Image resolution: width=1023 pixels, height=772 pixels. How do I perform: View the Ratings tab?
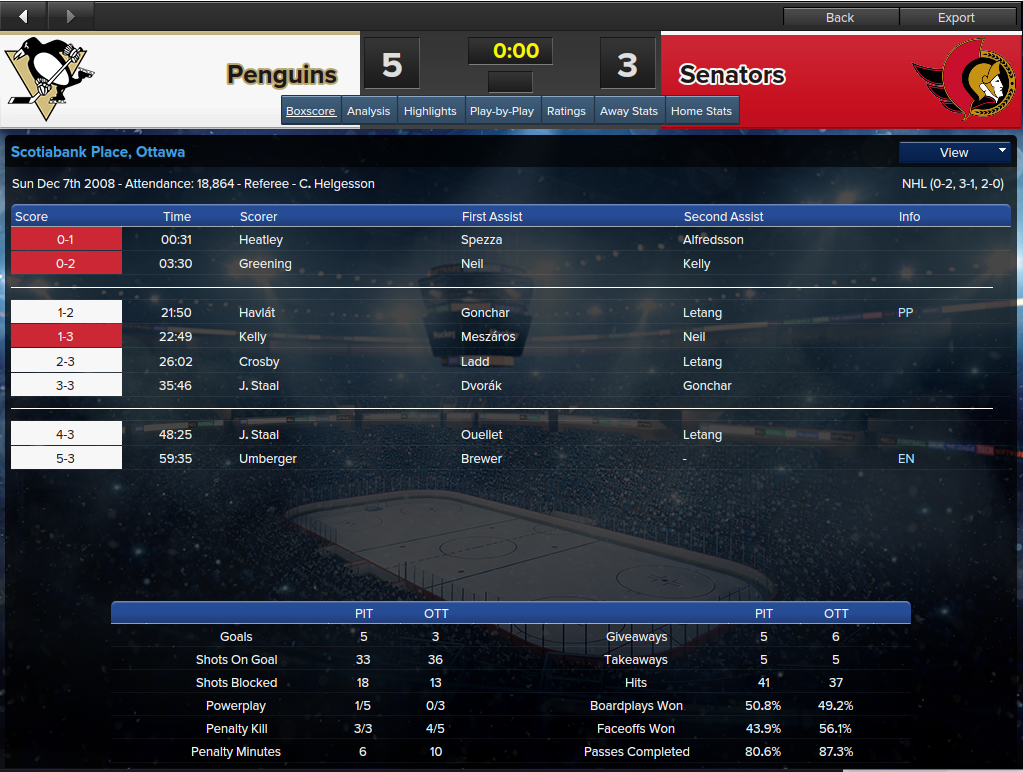566,111
